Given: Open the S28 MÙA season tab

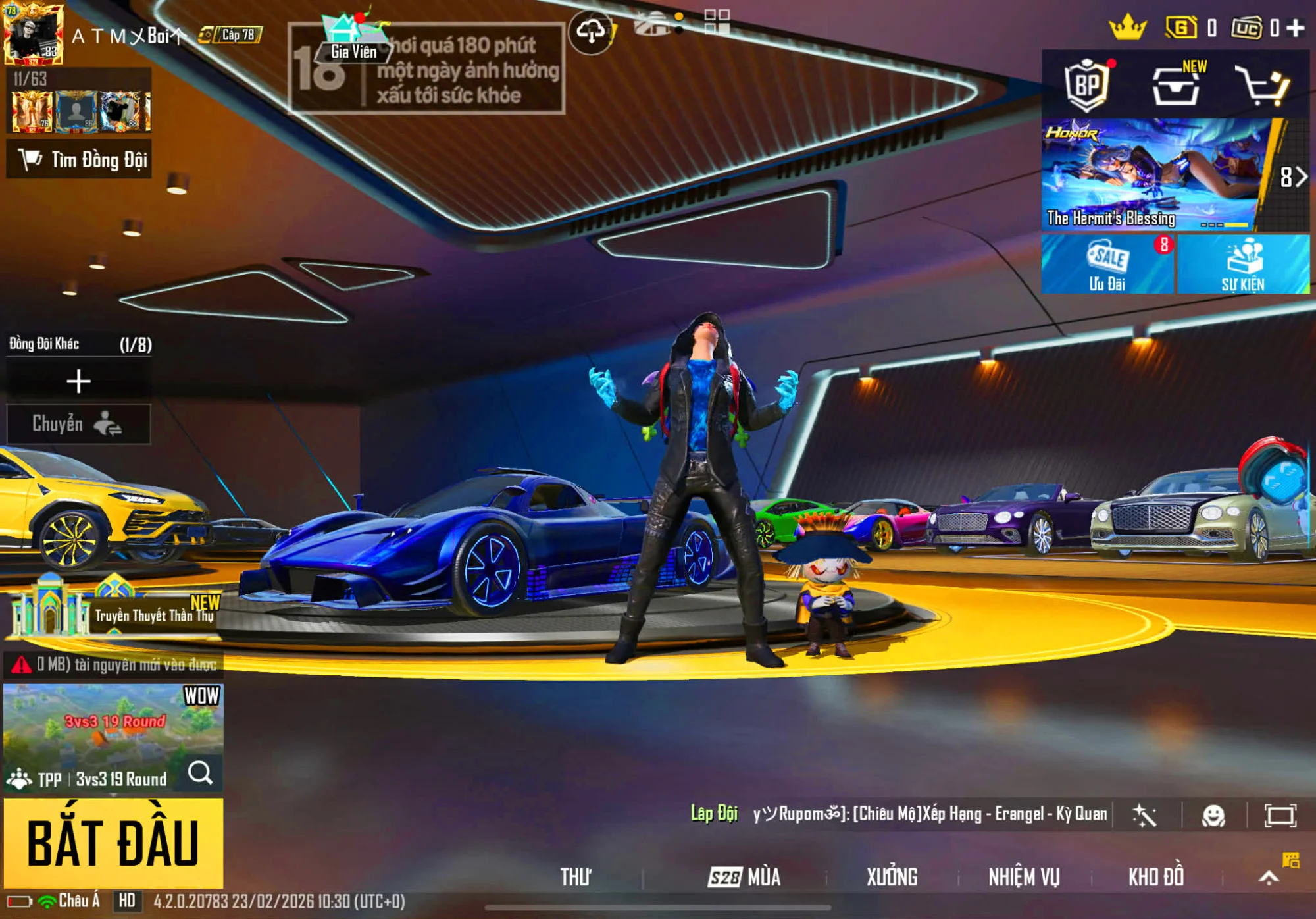Looking at the screenshot, I should 744,877.
